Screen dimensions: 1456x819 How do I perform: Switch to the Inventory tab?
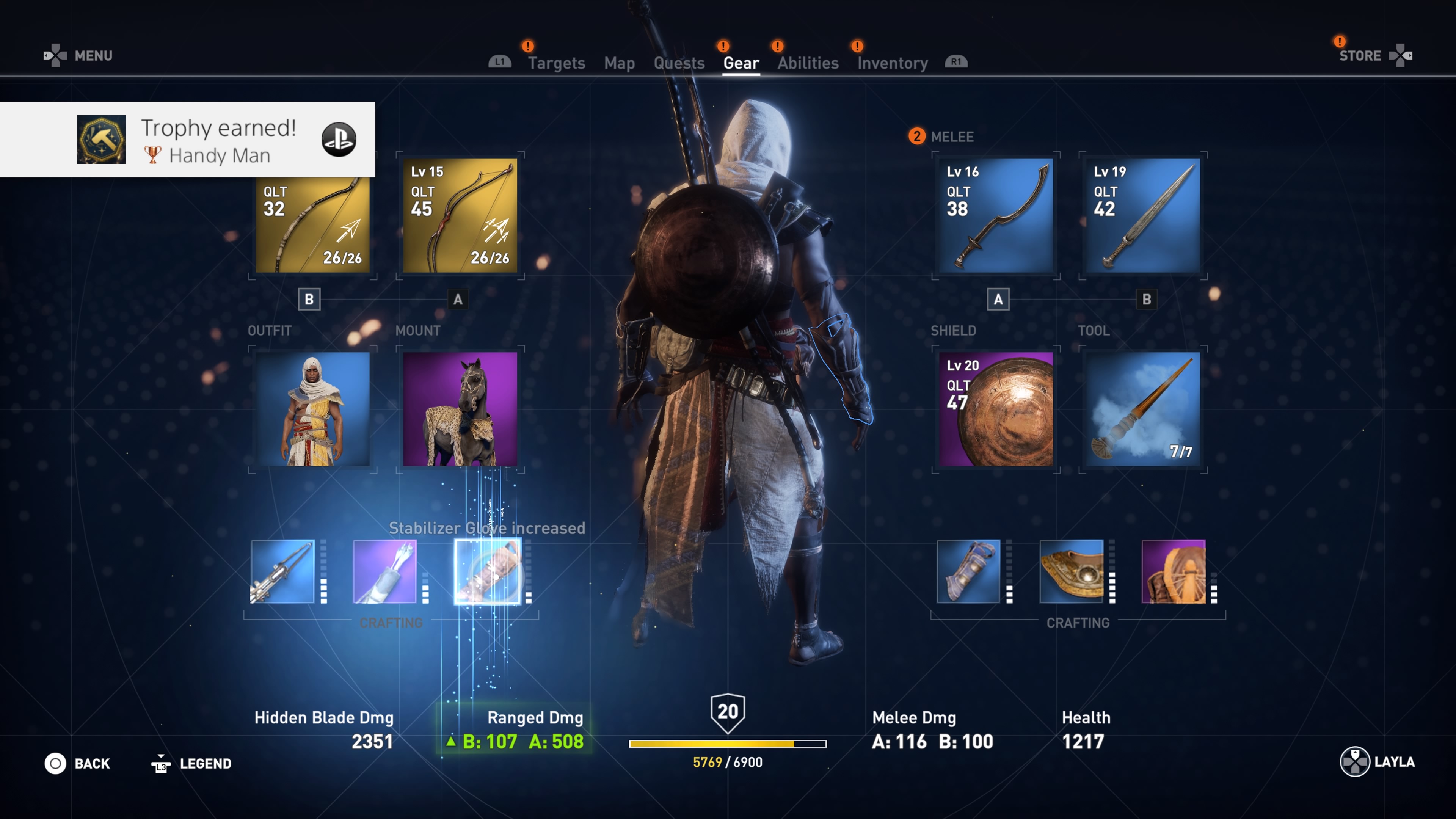(892, 62)
